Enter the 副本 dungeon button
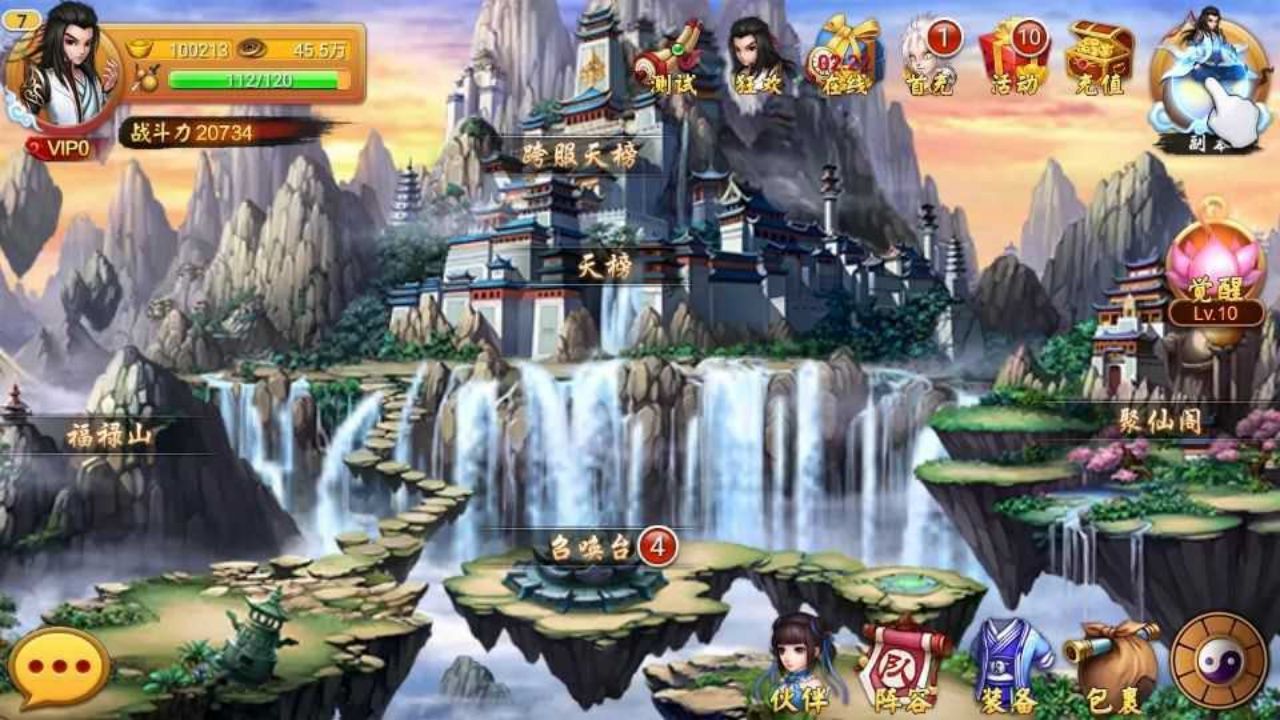Image resolution: width=1280 pixels, height=720 pixels. (x=1207, y=82)
